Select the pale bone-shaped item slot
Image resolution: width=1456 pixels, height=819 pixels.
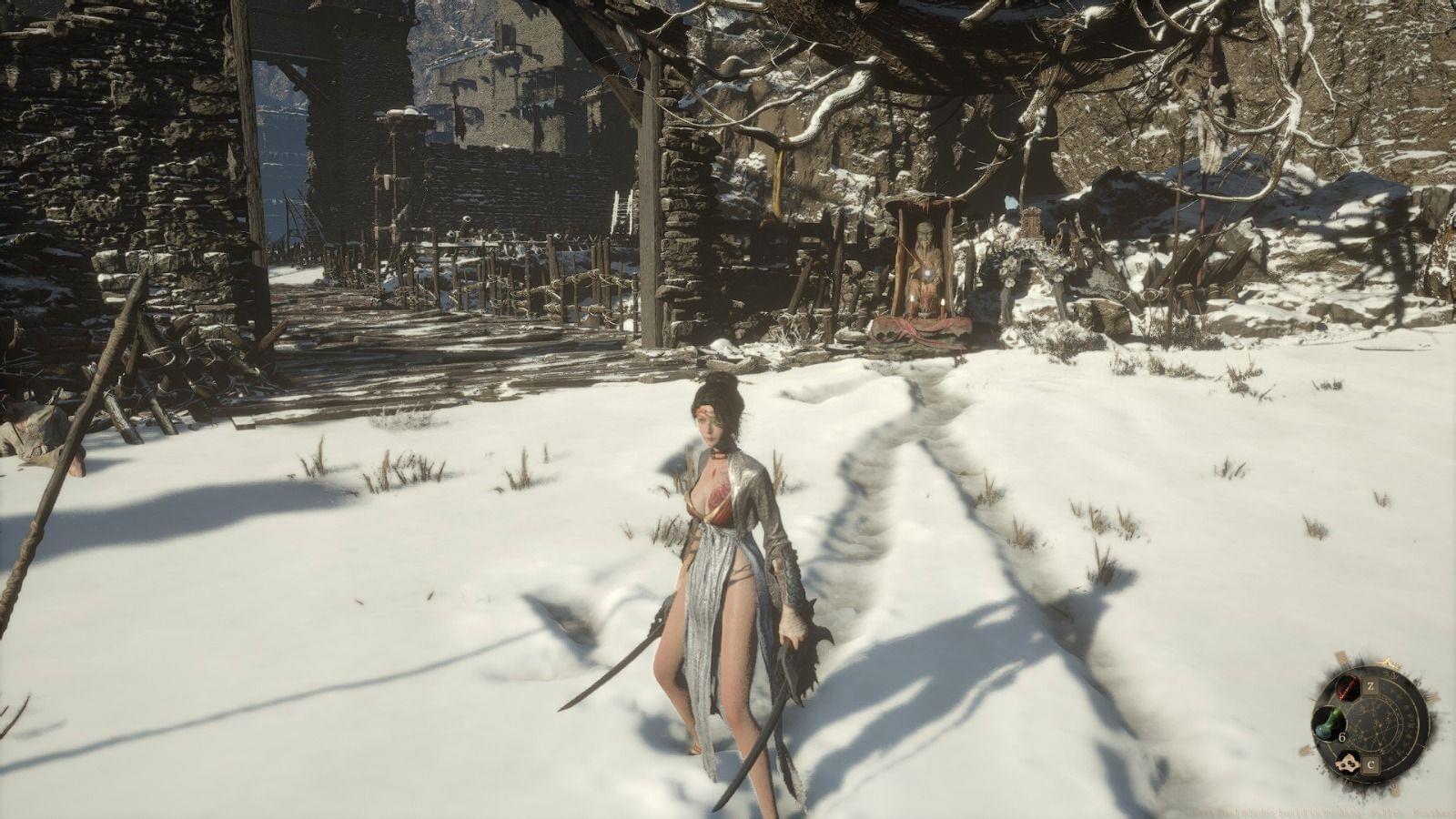click(1349, 765)
